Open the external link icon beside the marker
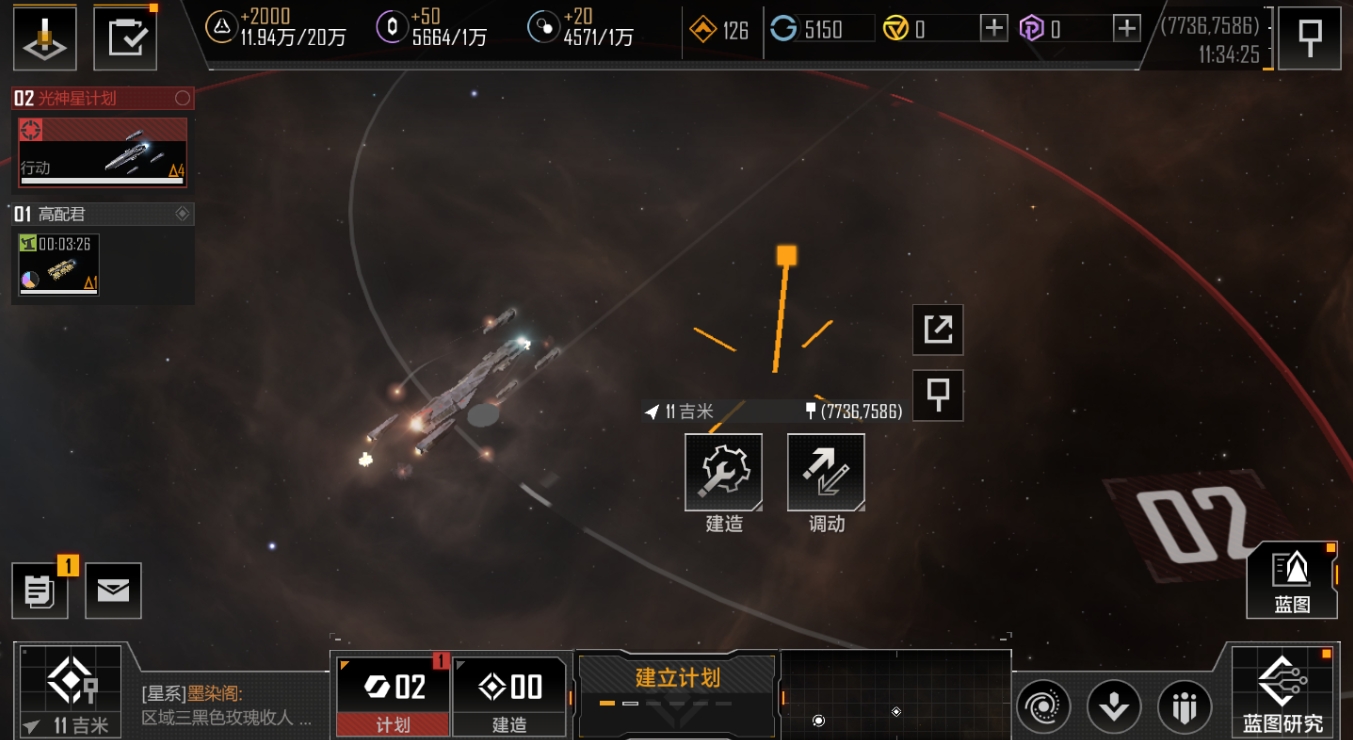Image resolution: width=1353 pixels, height=740 pixels. click(937, 330)
